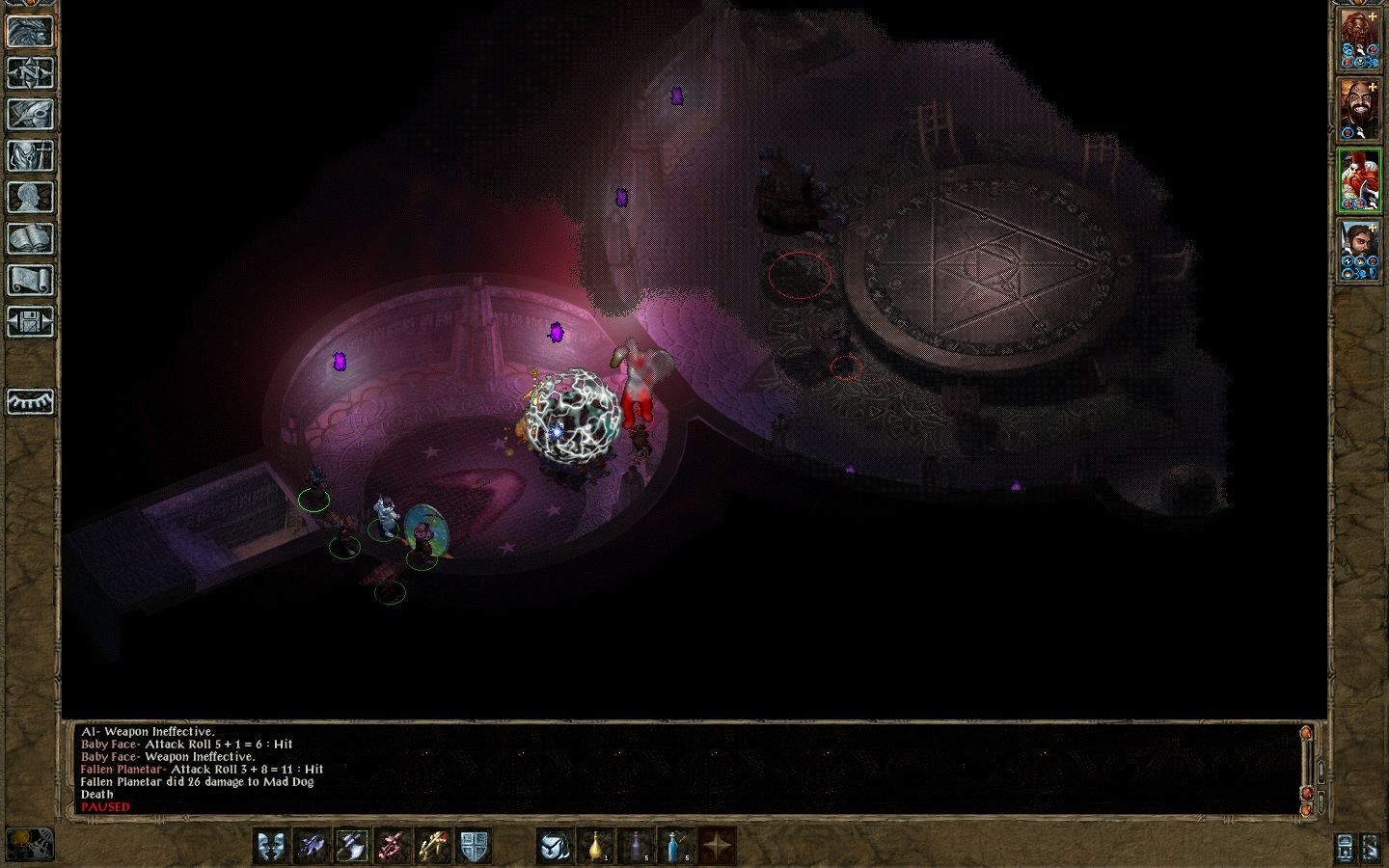Open the journal quill button
The width and height of the screenshot is (1389, 868).
pyautogui.click(x=30, y=115)
